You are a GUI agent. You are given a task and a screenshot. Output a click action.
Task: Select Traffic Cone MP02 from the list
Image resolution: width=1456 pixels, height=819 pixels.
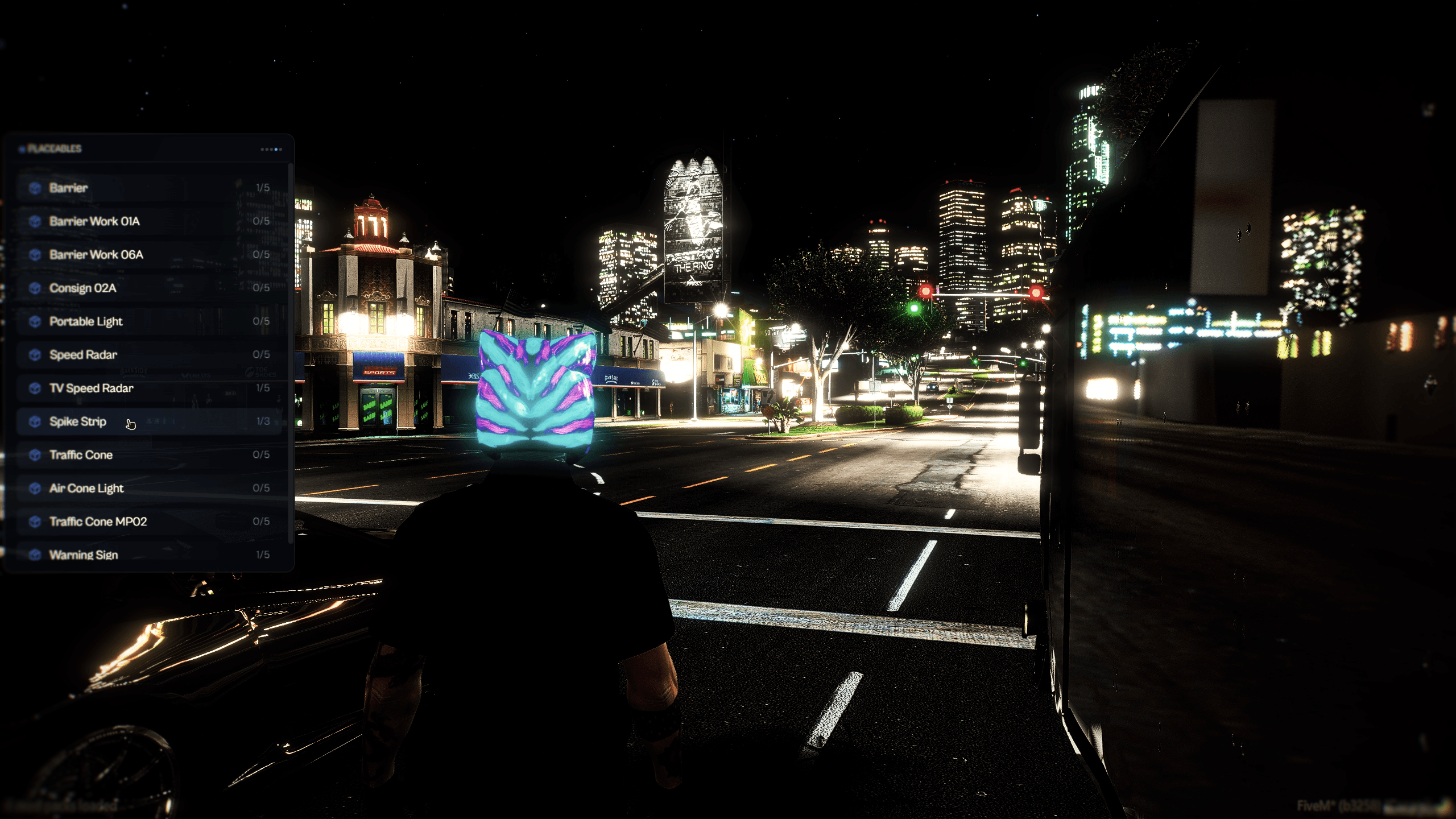(x=114, y=521)
